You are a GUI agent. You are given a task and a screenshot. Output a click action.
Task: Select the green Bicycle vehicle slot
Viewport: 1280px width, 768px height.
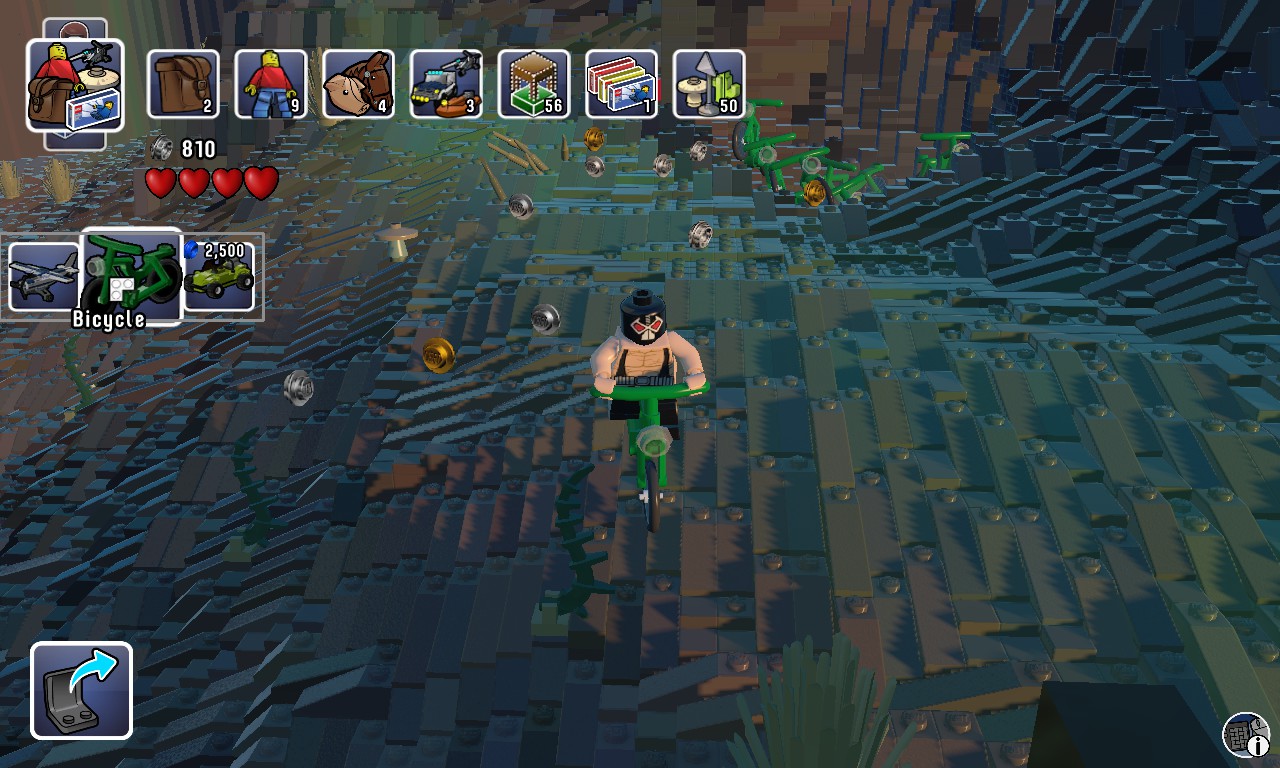coord(130,277)
